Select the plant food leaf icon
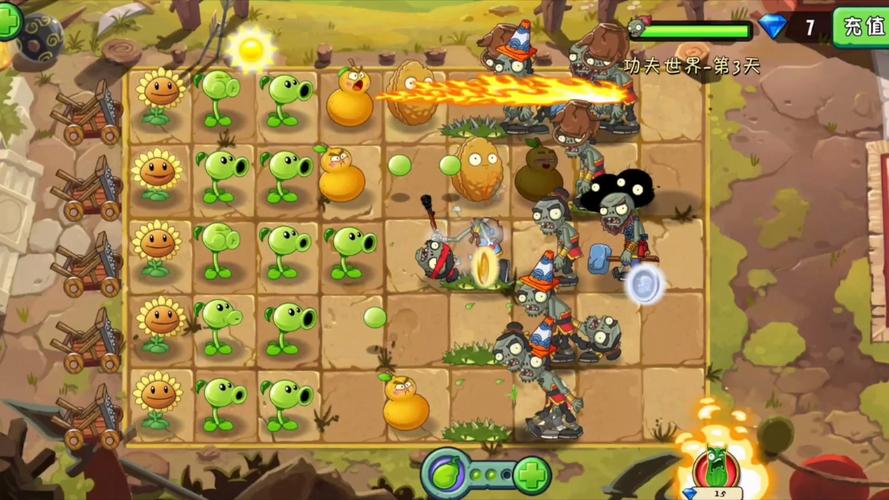 [x=445, y=472]
